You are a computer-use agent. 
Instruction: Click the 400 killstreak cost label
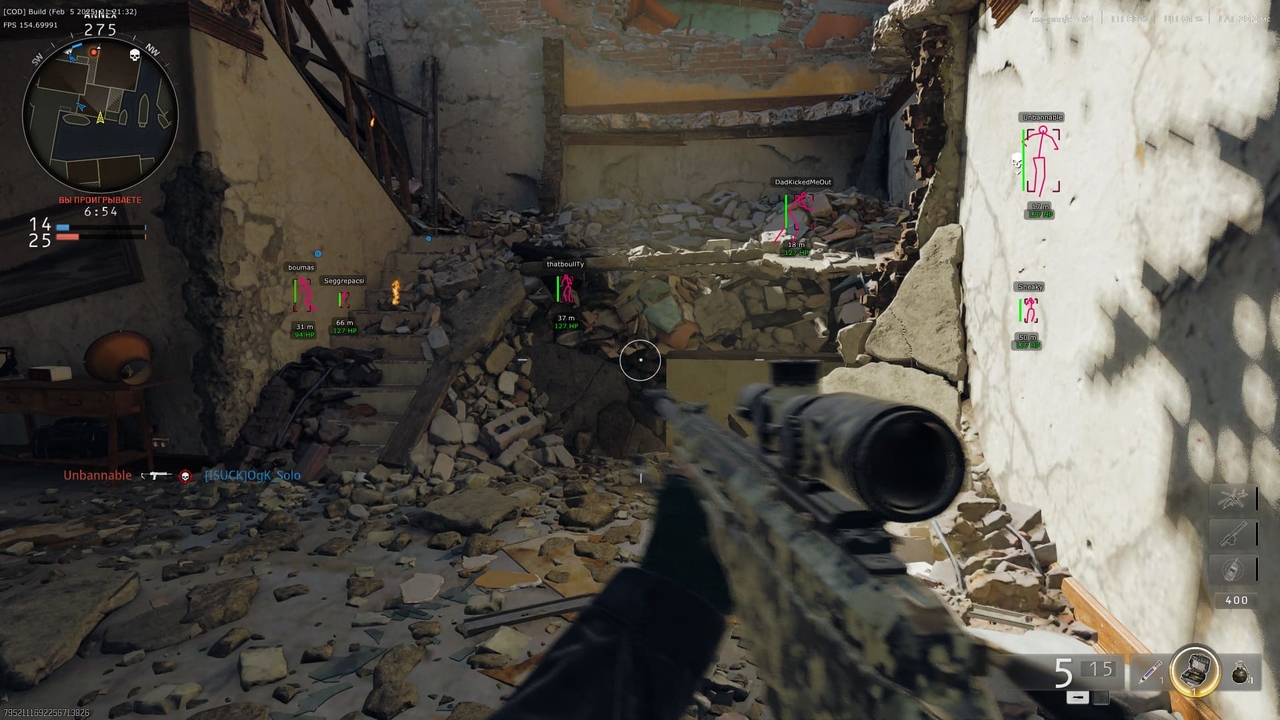point(1235,600)
